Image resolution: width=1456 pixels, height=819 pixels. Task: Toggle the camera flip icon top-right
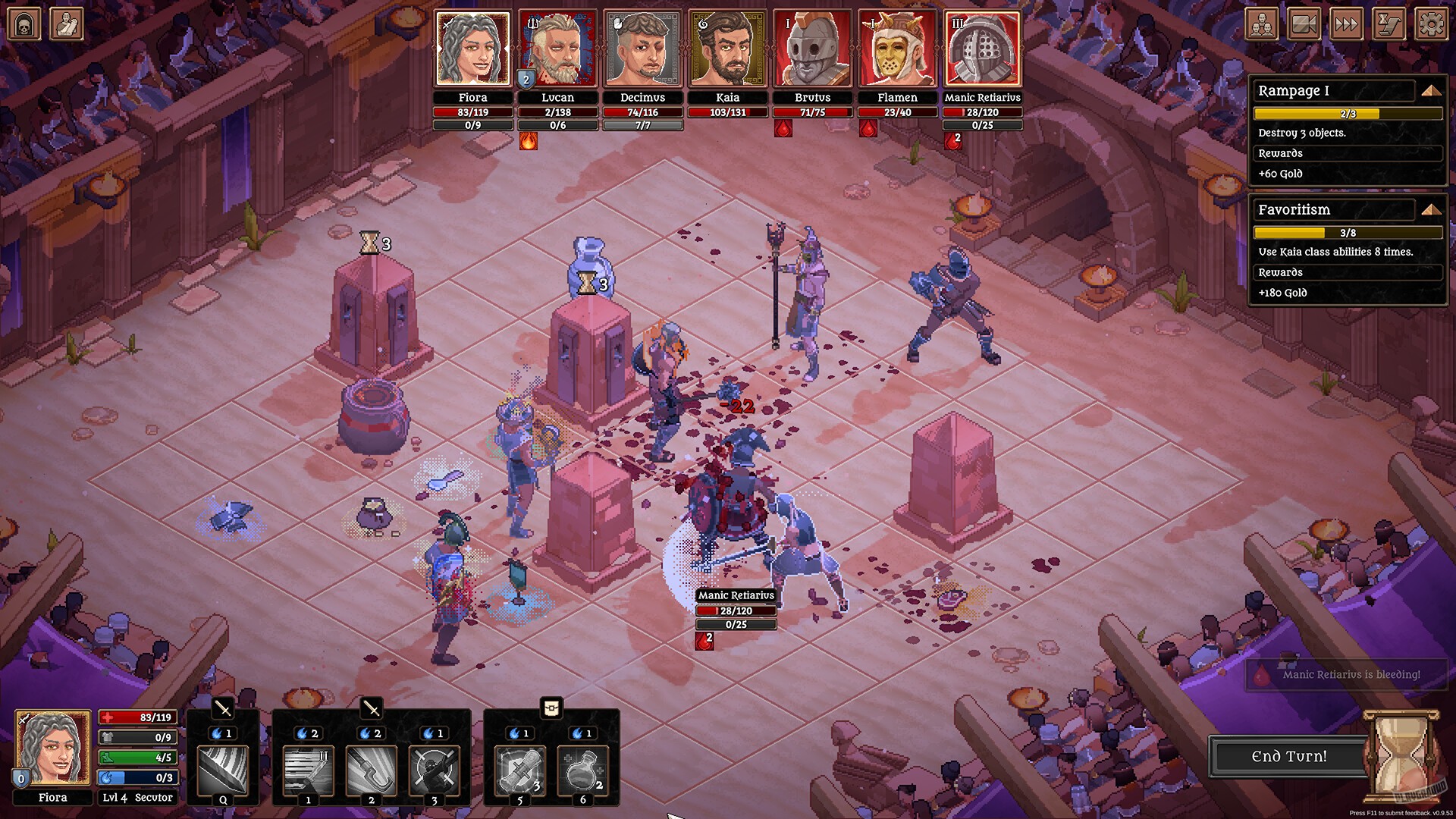[x=1304, y=24]
